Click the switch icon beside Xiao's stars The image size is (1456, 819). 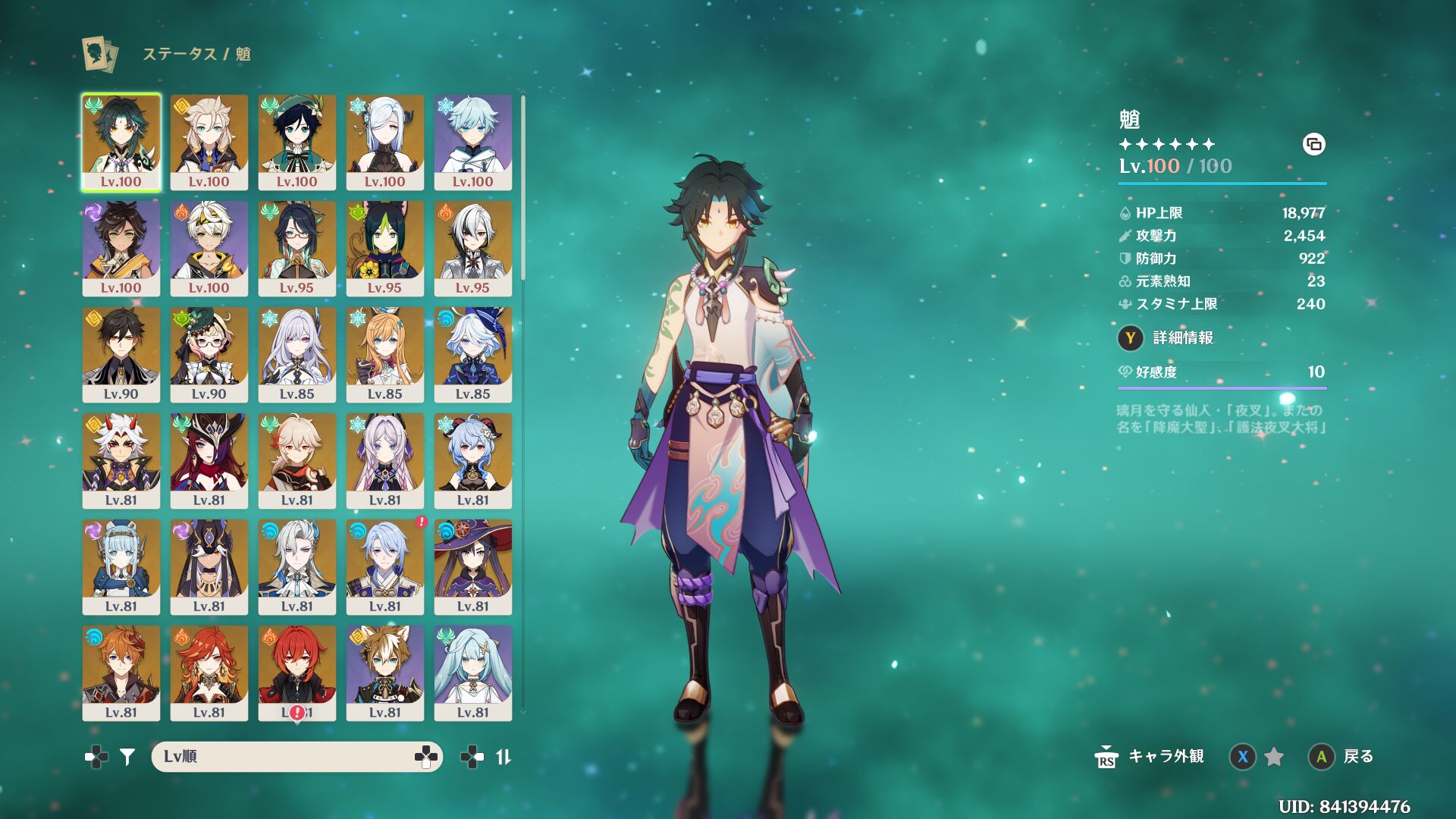[1313, 144]
